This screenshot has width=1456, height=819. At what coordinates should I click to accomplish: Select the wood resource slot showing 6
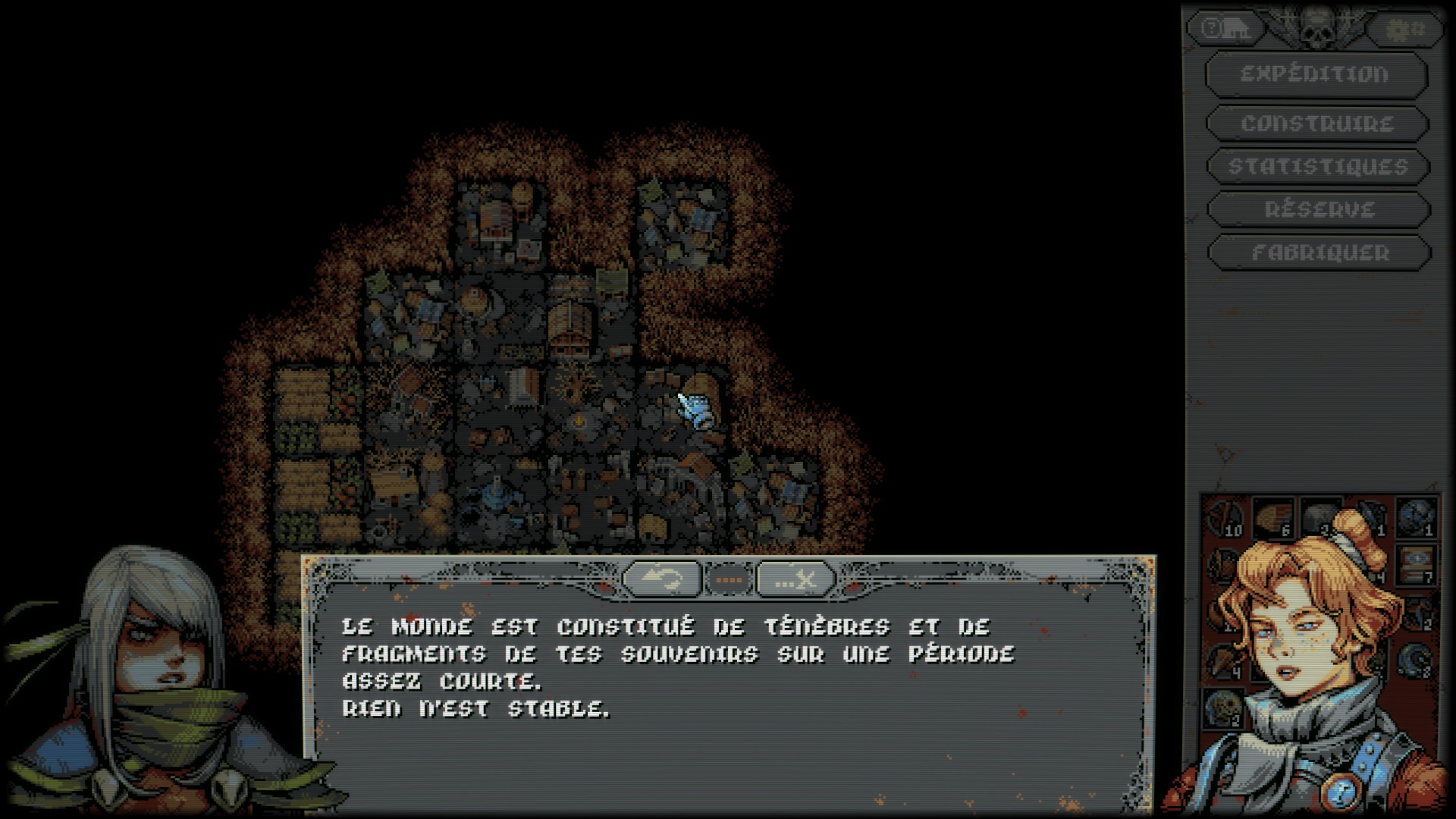pos(1273,518)
